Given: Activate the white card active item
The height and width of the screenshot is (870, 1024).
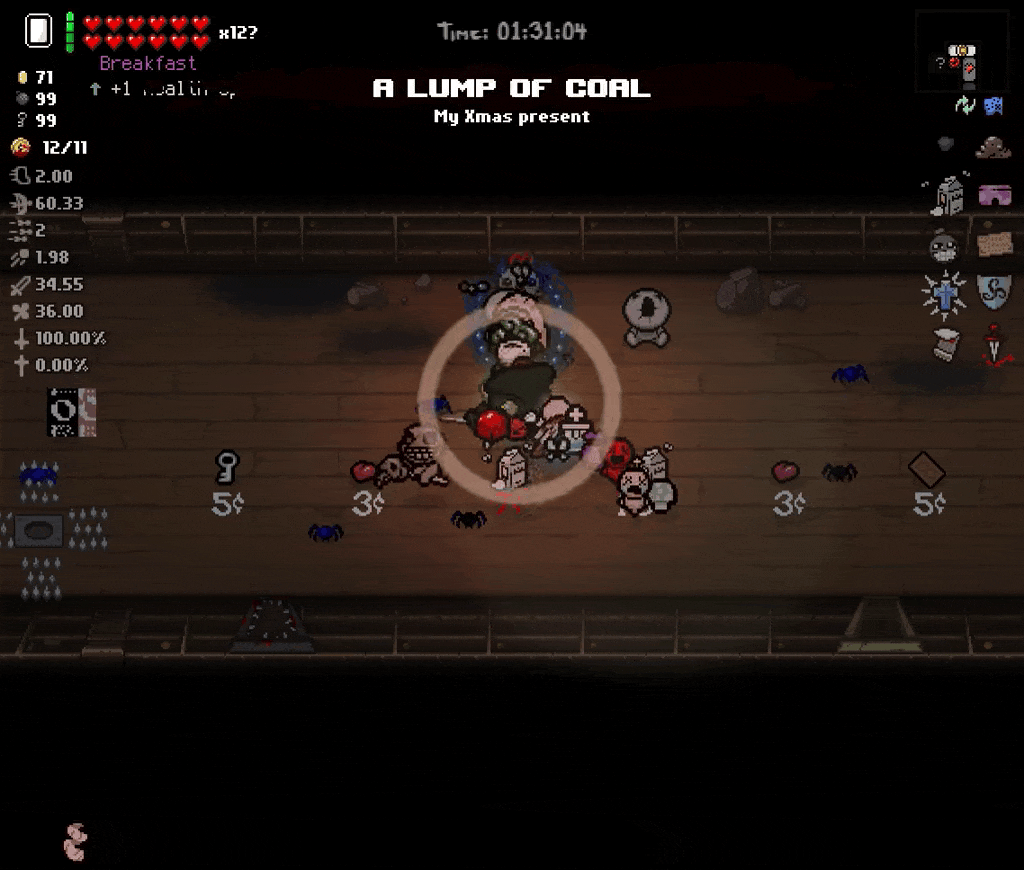Looking at the screenshot, I should point(38,31).
